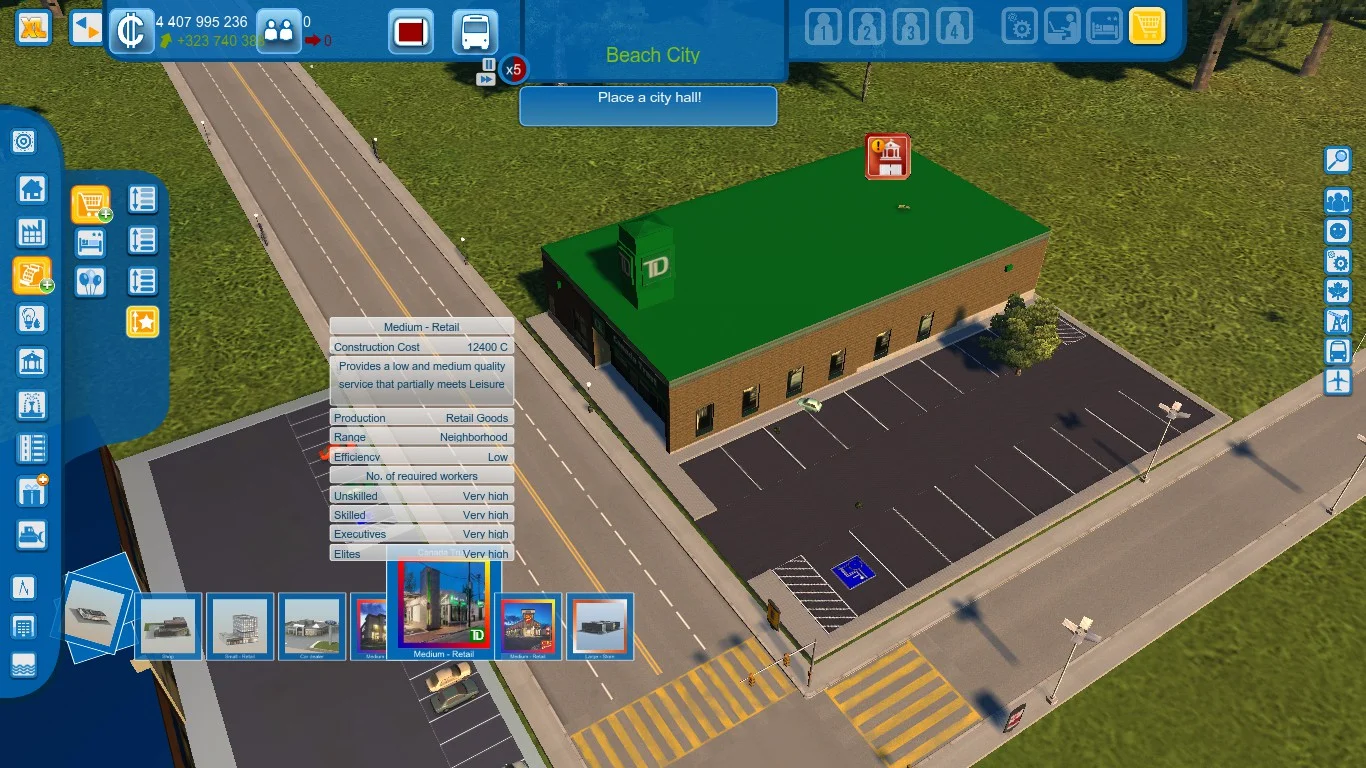This screenshot has height=768, width=1366.
Task: Open the housing construction category
Action: pyautogui.click(x=32, y=188)
